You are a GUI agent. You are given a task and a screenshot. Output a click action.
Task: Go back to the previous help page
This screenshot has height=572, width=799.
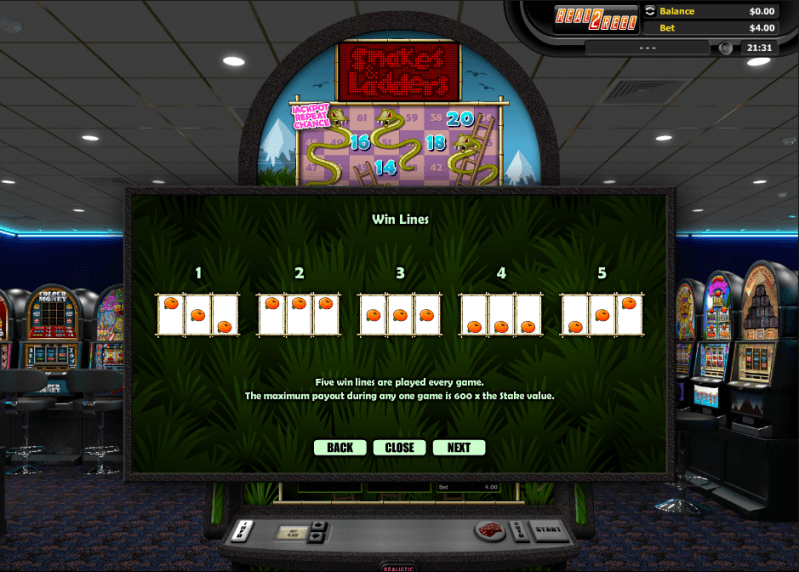[x=339, y=447]
